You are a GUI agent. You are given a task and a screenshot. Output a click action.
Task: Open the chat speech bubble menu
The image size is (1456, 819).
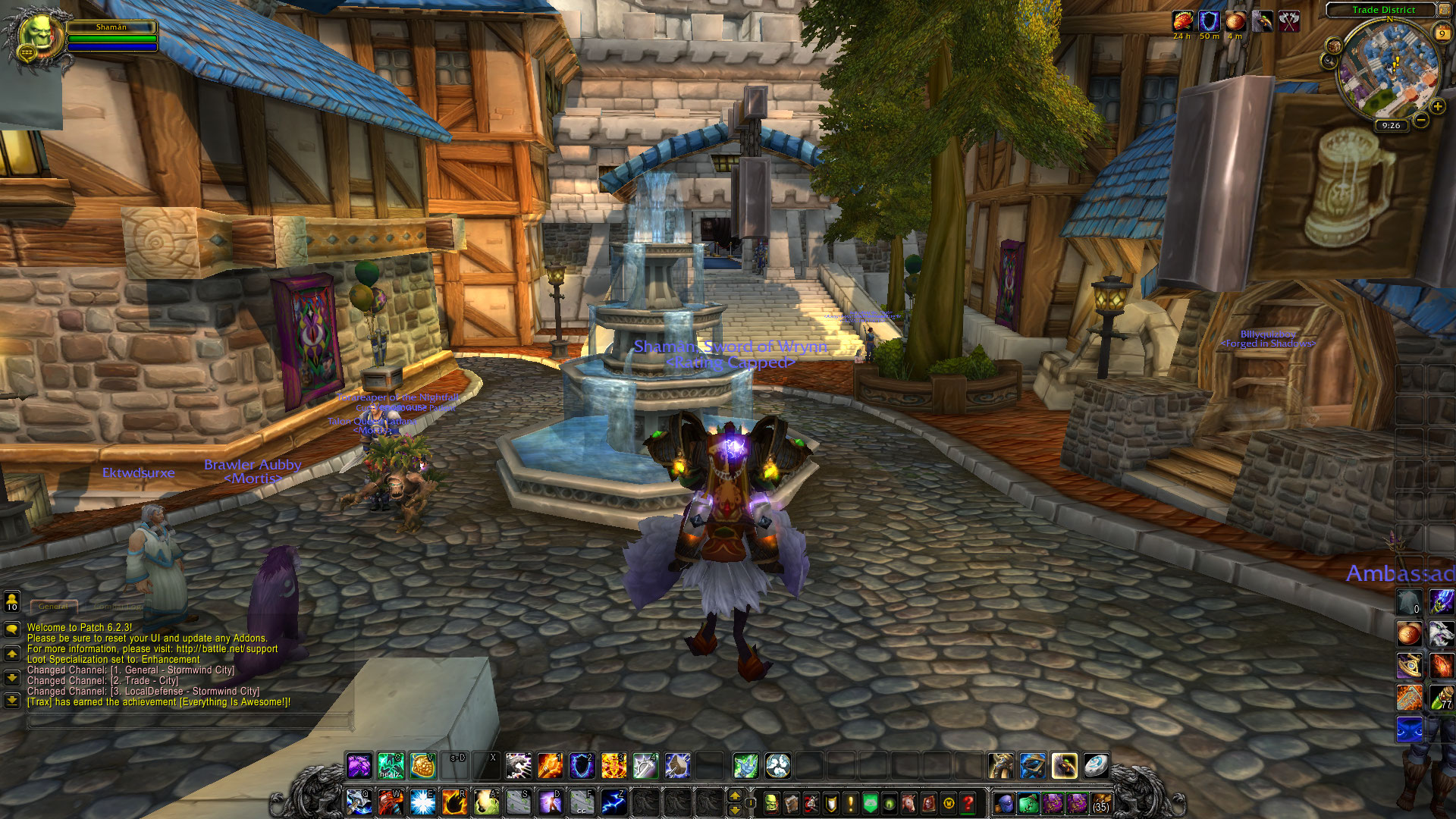[12, 629]
